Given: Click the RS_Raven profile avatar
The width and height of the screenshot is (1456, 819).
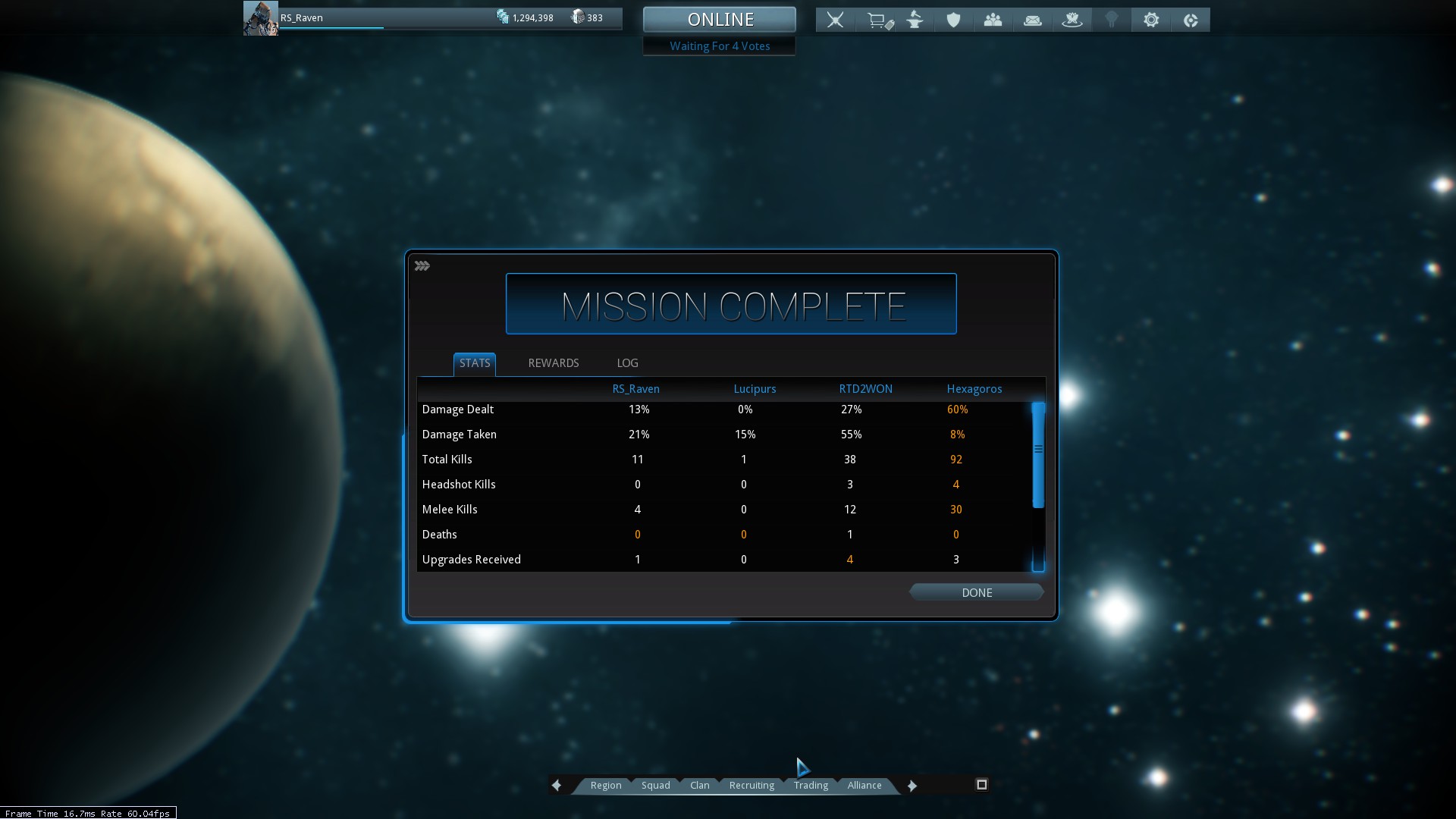Looking at the screenshot, I should click(x=260, y=18).
